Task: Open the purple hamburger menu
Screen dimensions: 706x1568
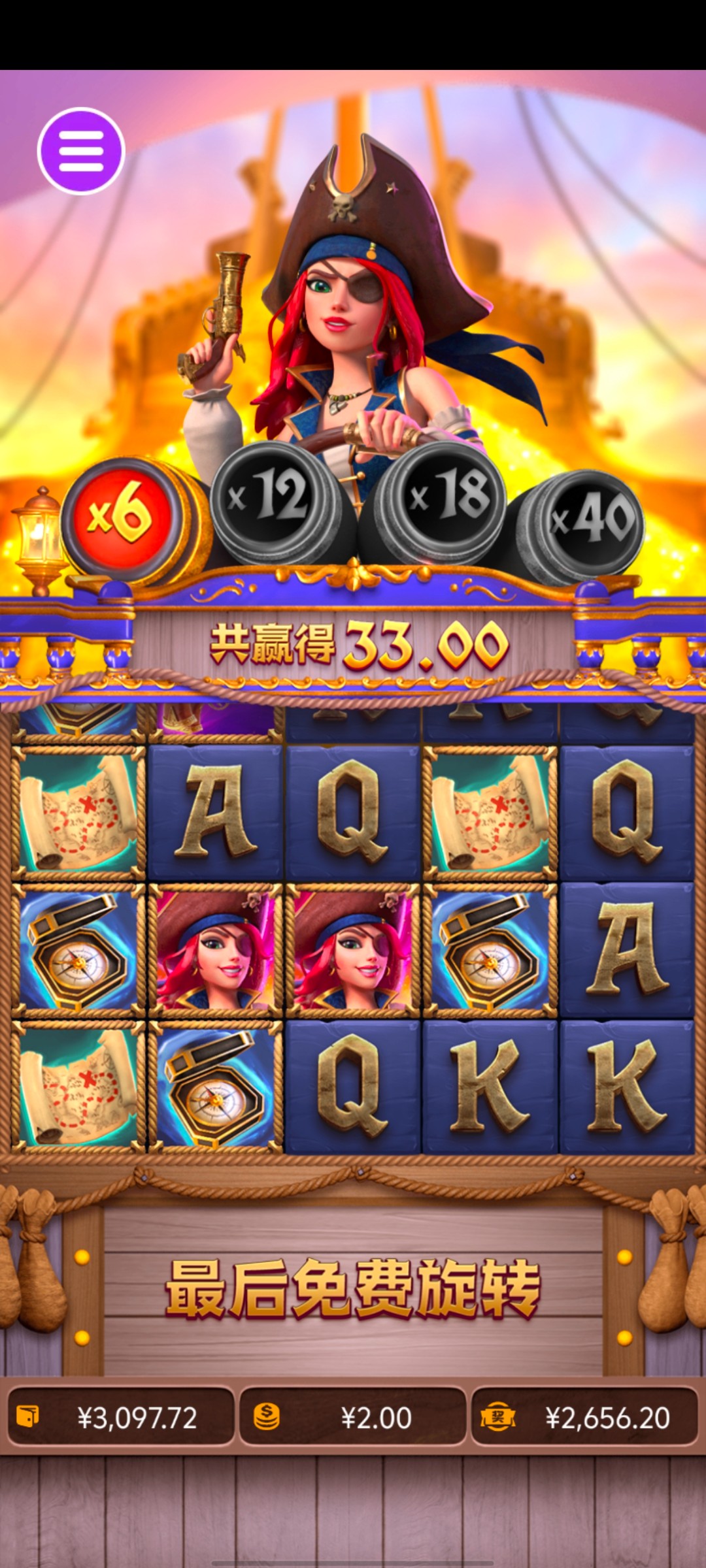Action: click(81, 151)
